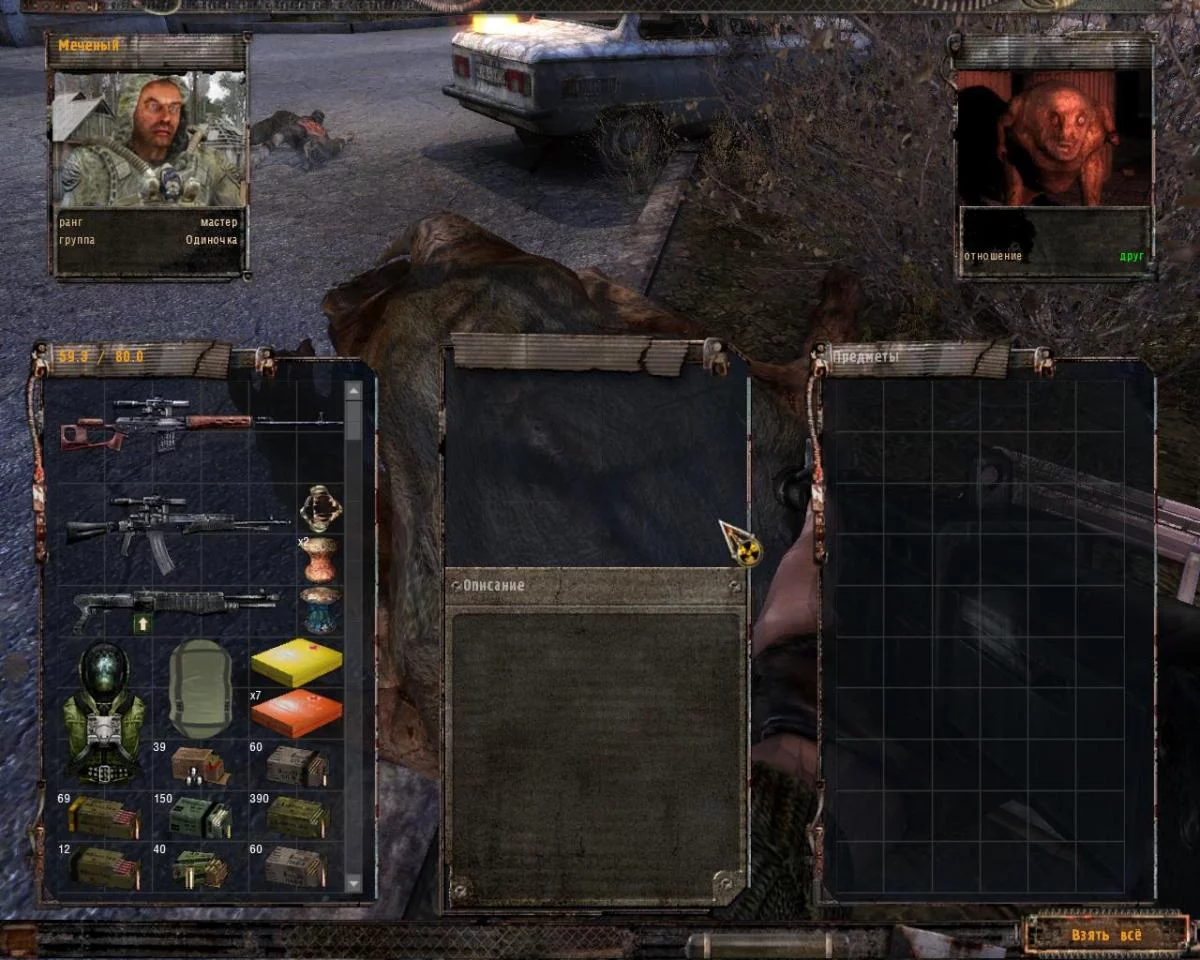
Task: Select the orange medkit stack x7
Action: [296, 712]
